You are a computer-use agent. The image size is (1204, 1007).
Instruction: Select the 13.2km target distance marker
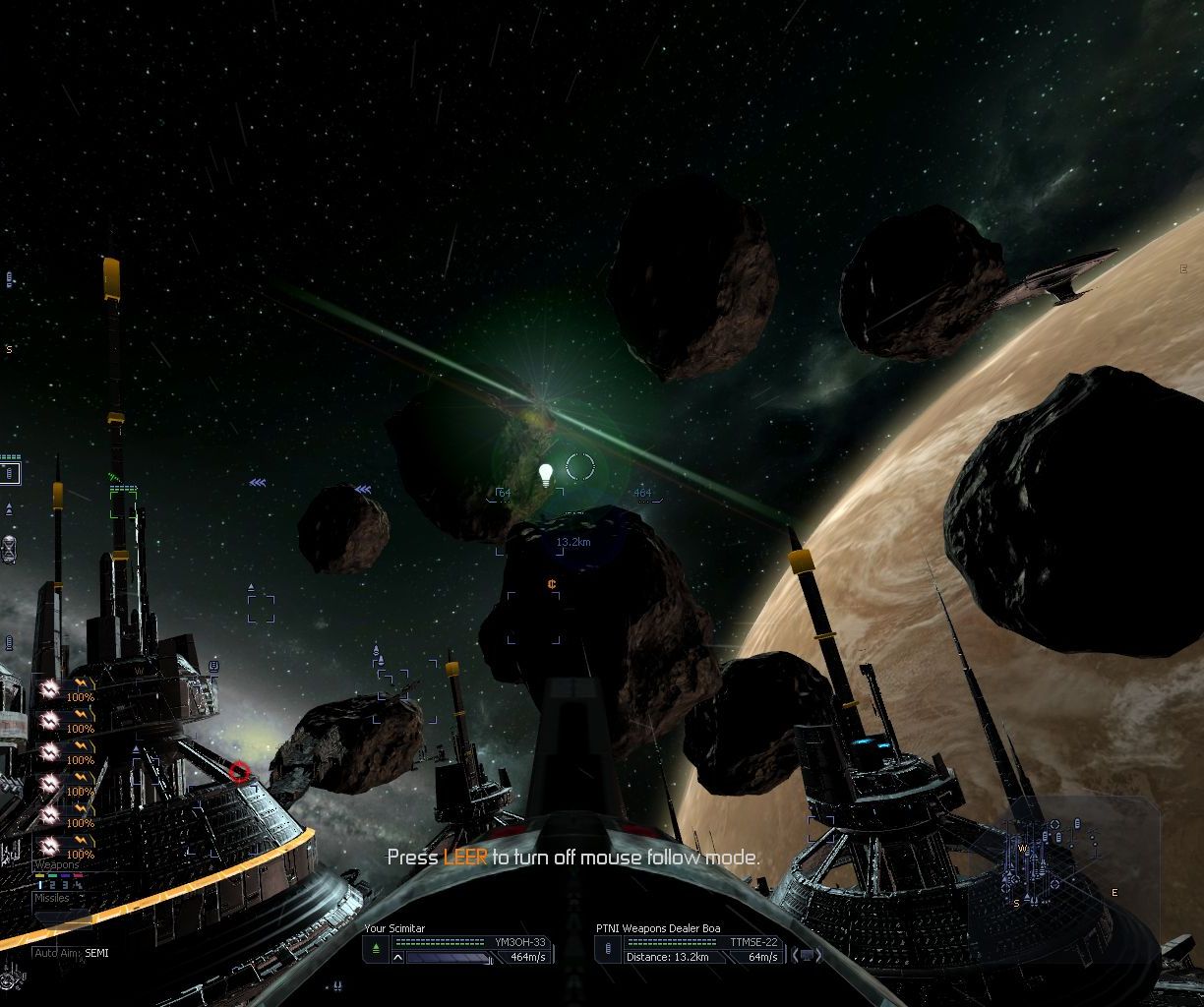(572, 542)
